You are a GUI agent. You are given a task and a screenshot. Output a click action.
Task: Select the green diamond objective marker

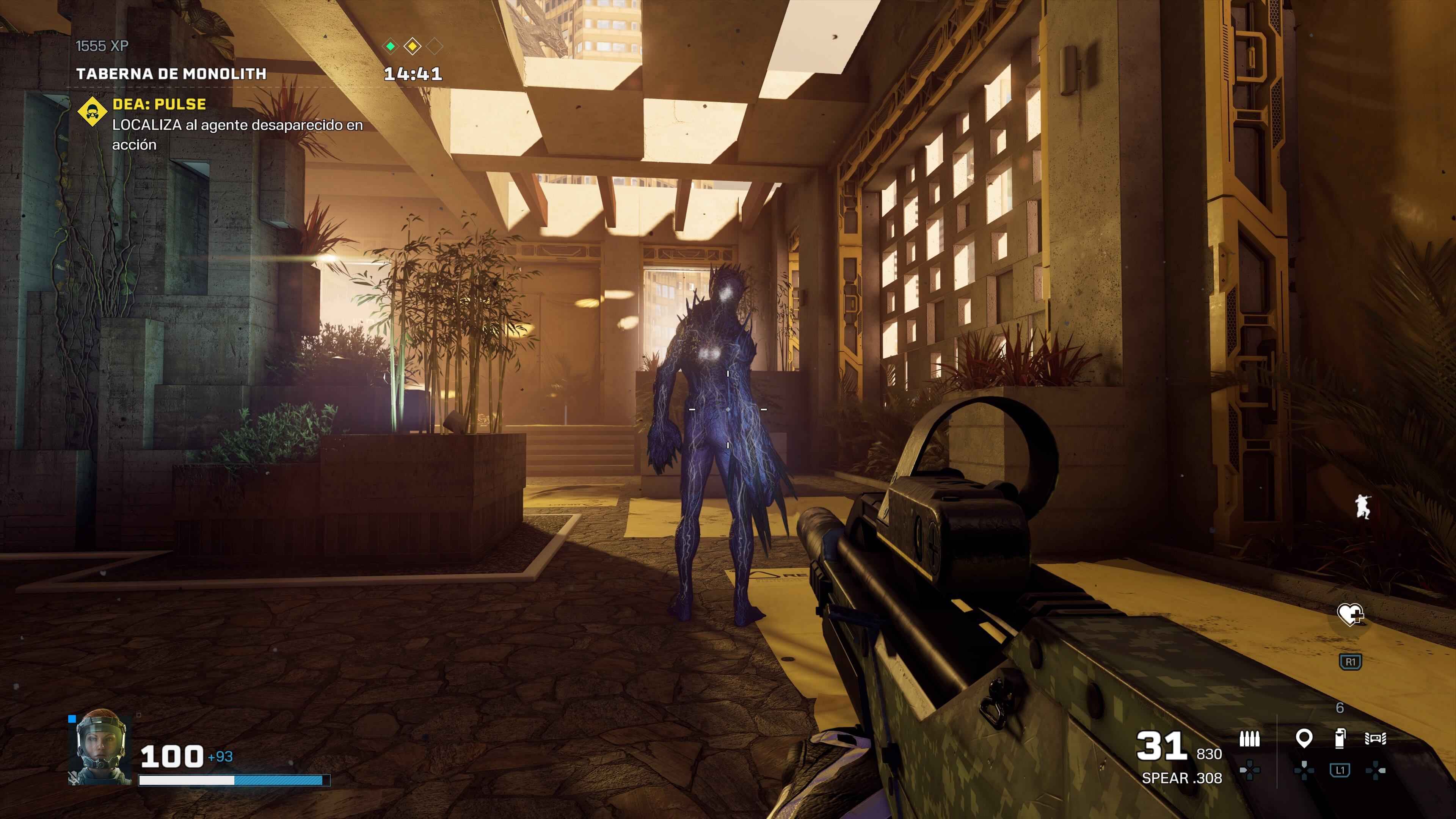coord(391,46)
